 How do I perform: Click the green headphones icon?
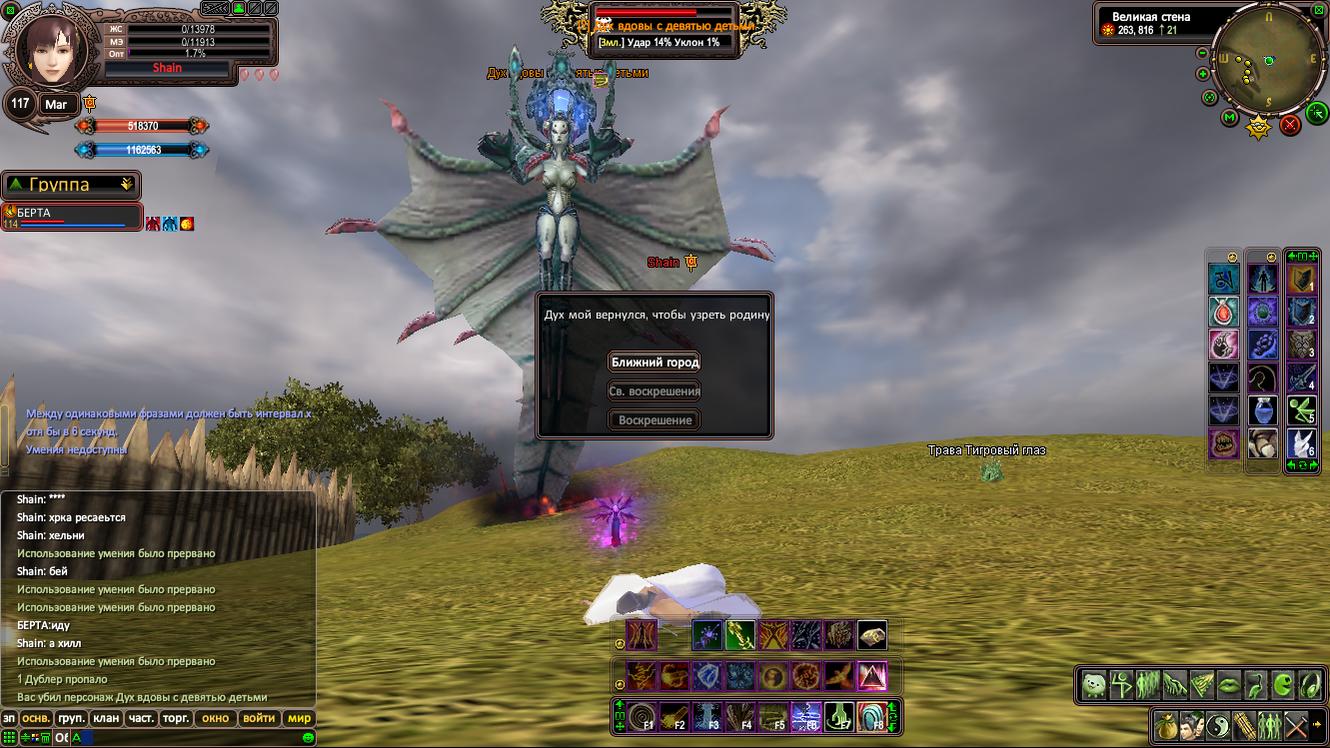point(1309,685)
